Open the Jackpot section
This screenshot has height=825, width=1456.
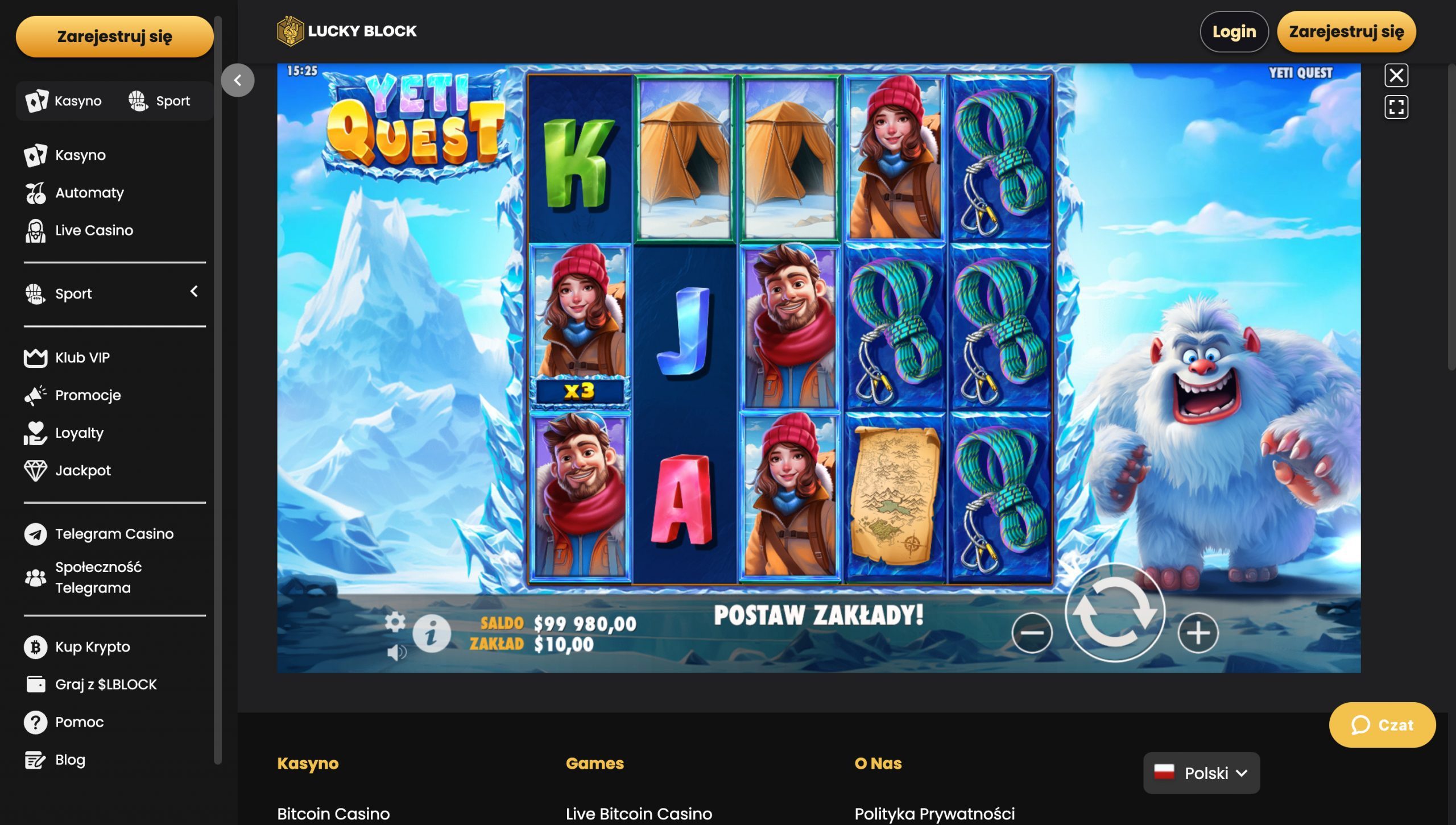82,470
